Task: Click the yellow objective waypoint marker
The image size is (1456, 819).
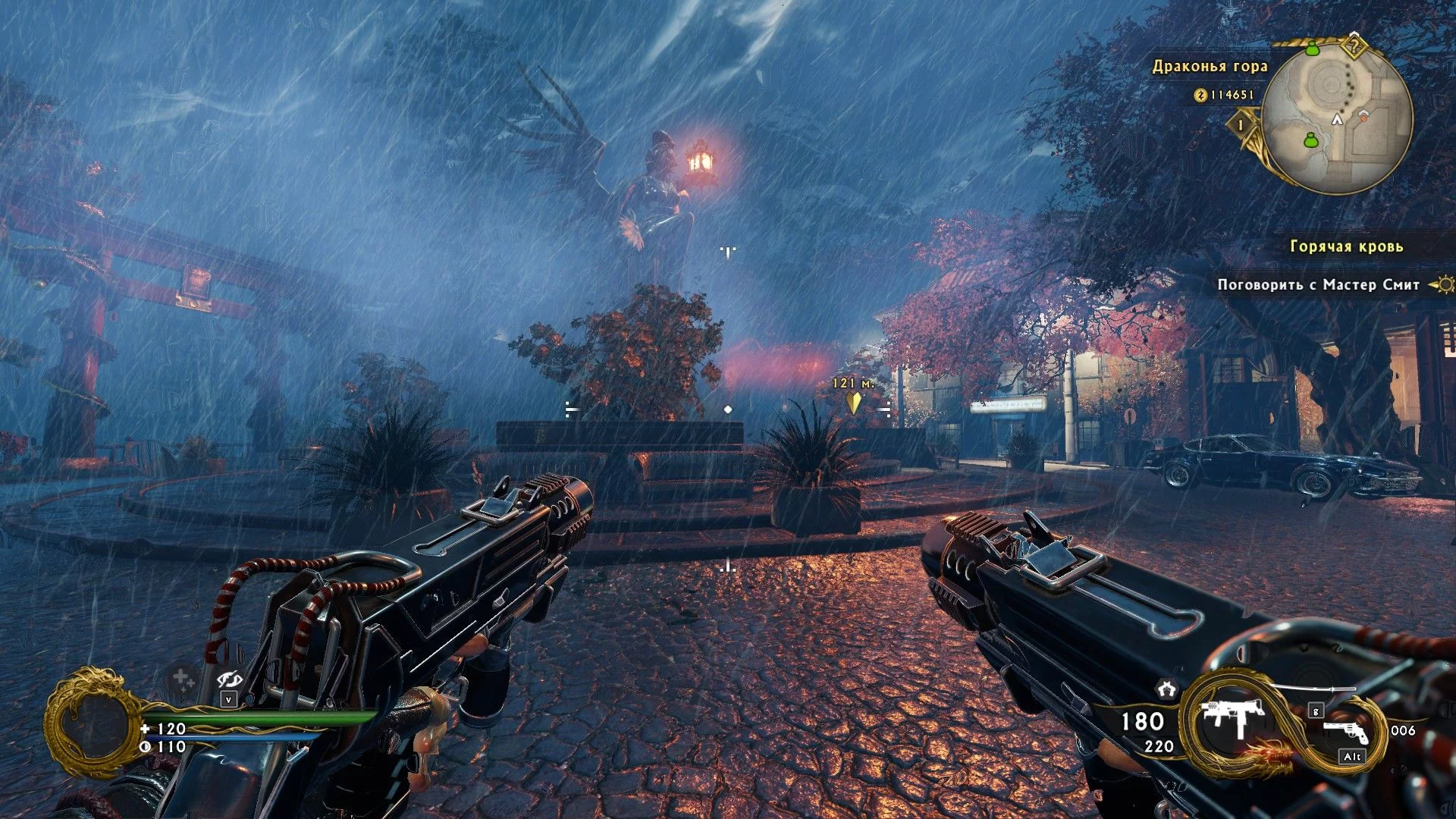Action: click(854, 401)
